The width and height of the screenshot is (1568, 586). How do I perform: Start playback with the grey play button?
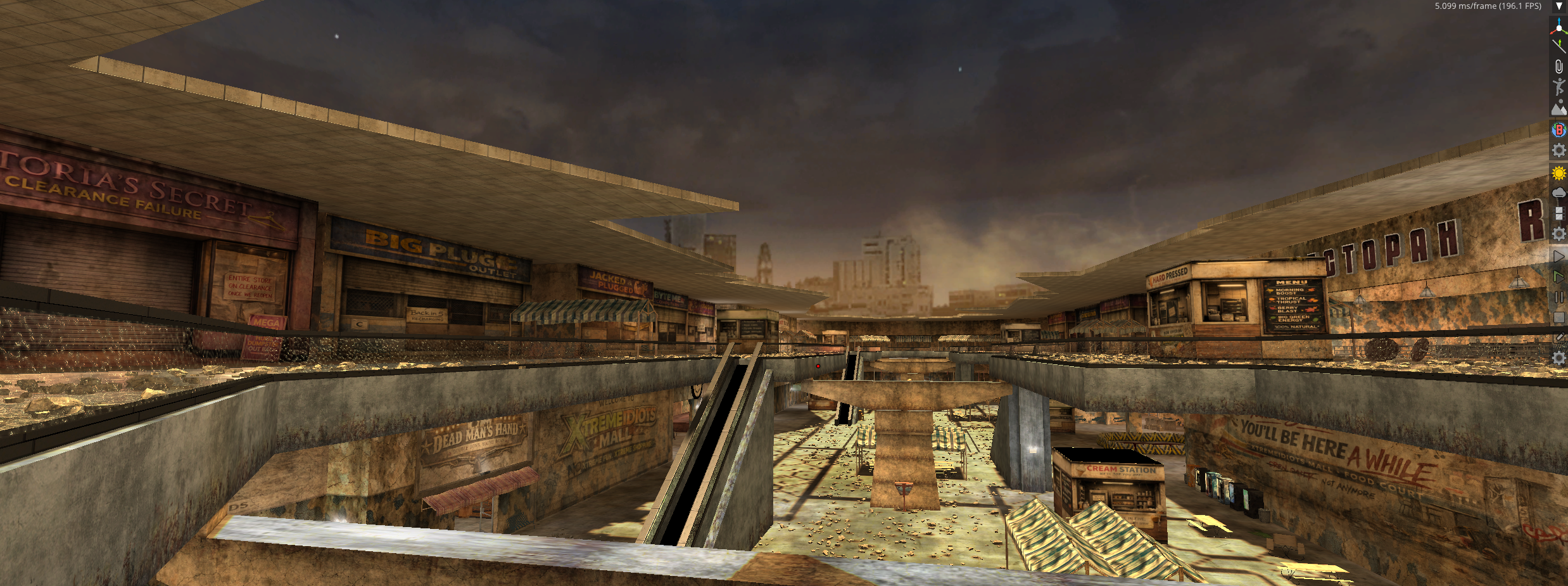[x=1559, y=257]
